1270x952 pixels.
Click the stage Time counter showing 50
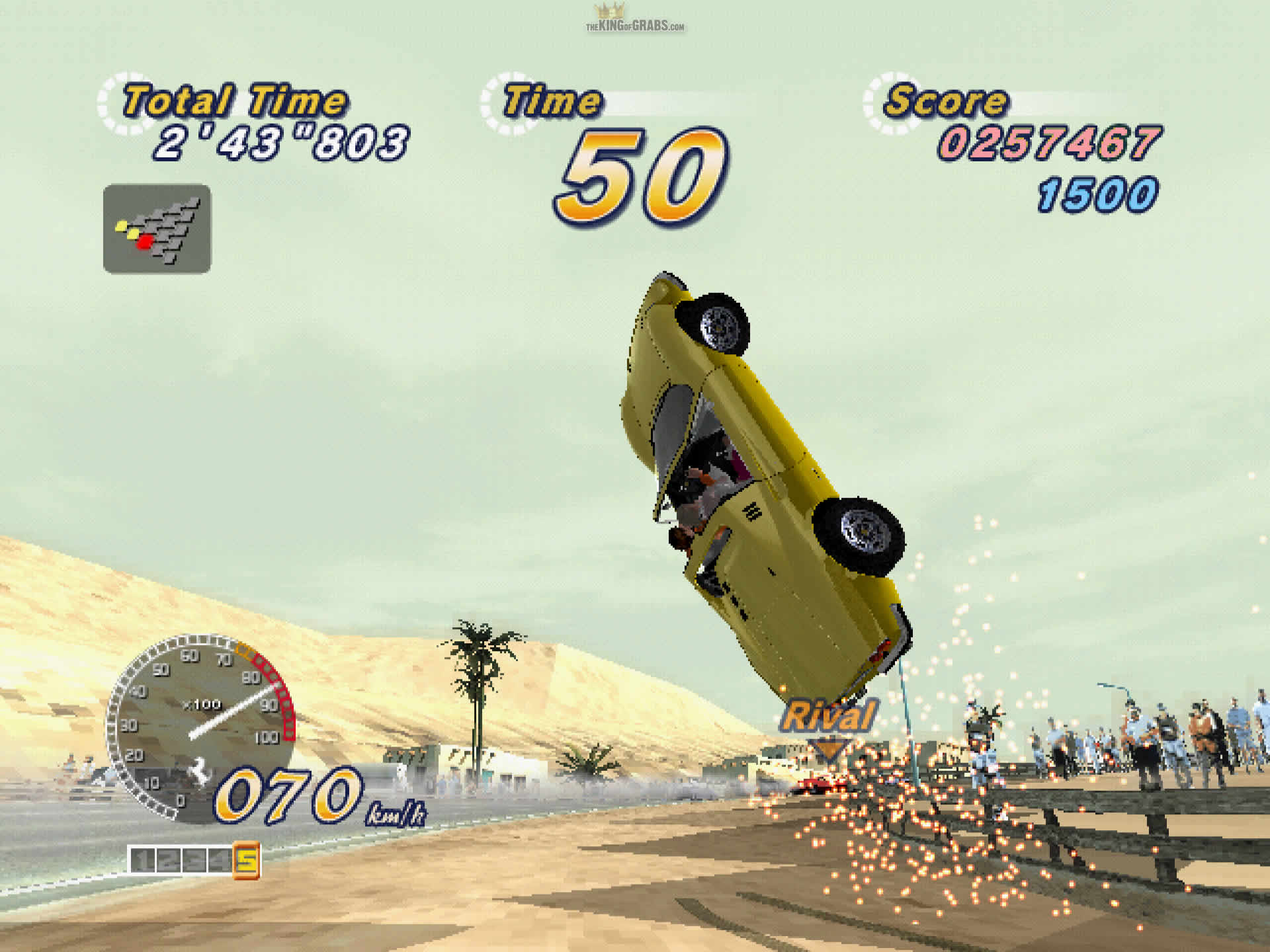(x=640, y=172)
